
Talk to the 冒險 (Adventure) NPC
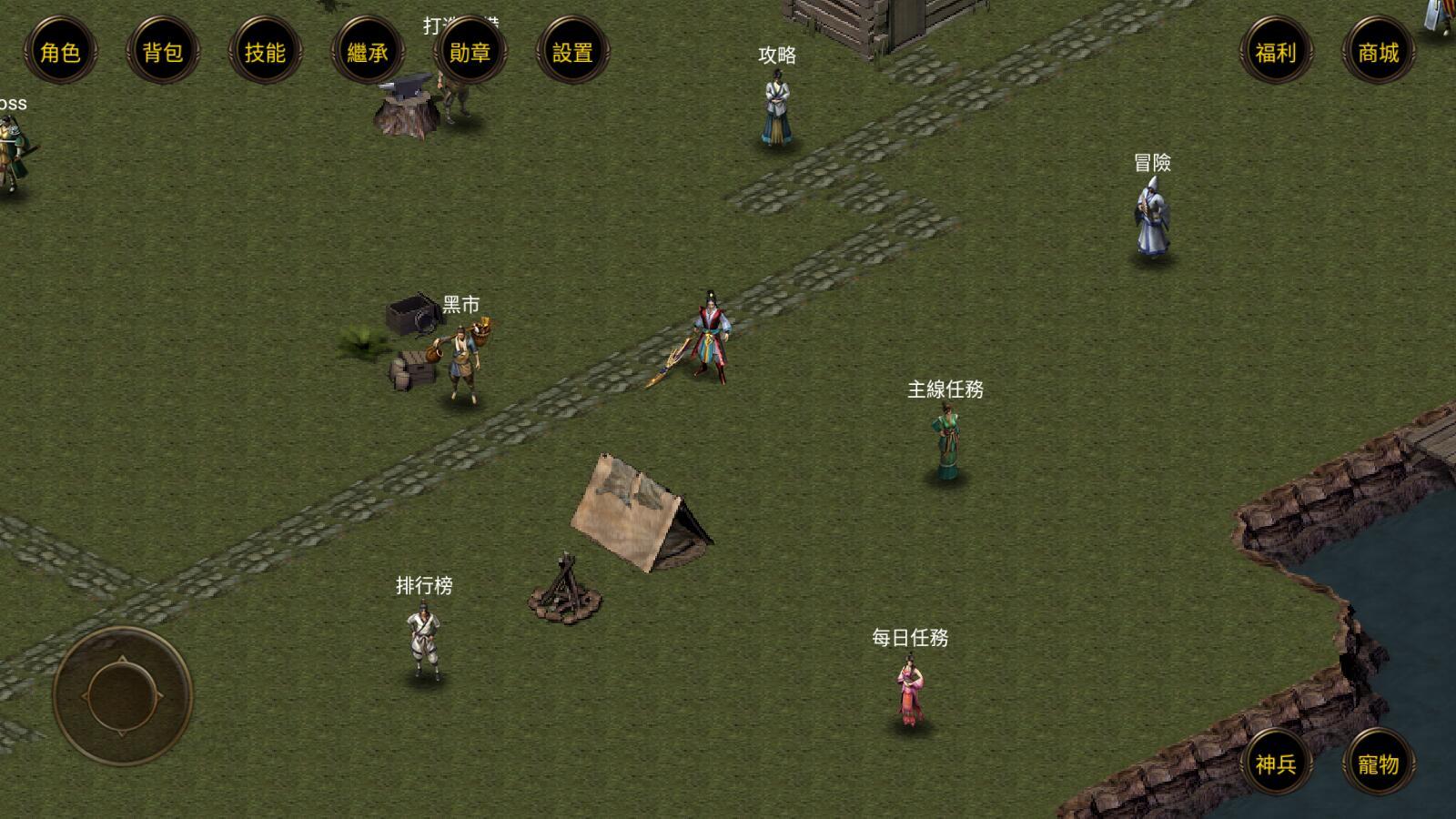coord(1151,218)
